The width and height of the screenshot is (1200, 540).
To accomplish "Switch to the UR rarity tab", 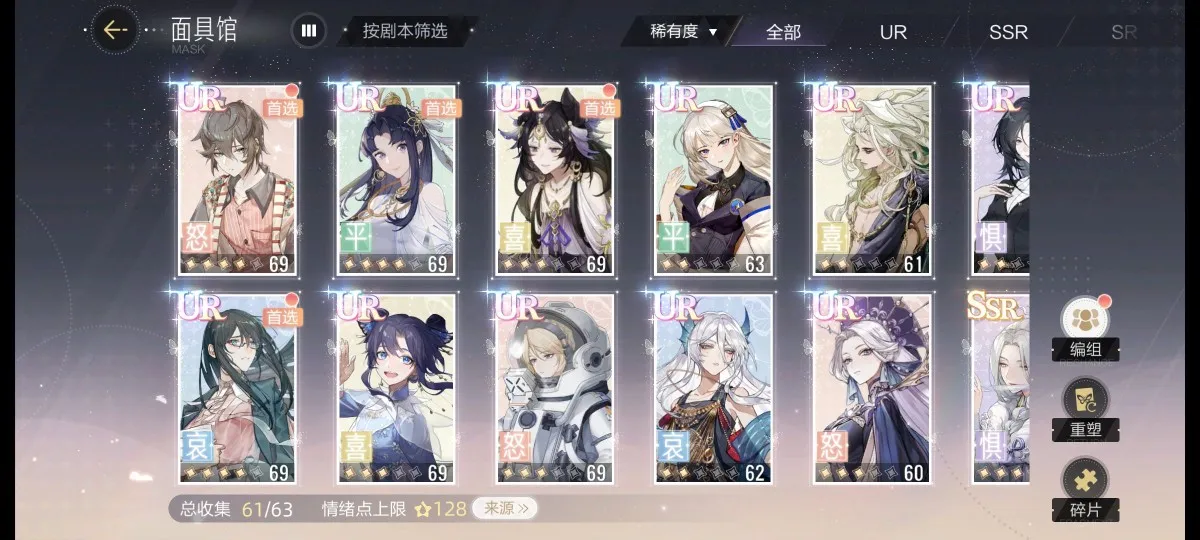I will click(x=893, y=32).
